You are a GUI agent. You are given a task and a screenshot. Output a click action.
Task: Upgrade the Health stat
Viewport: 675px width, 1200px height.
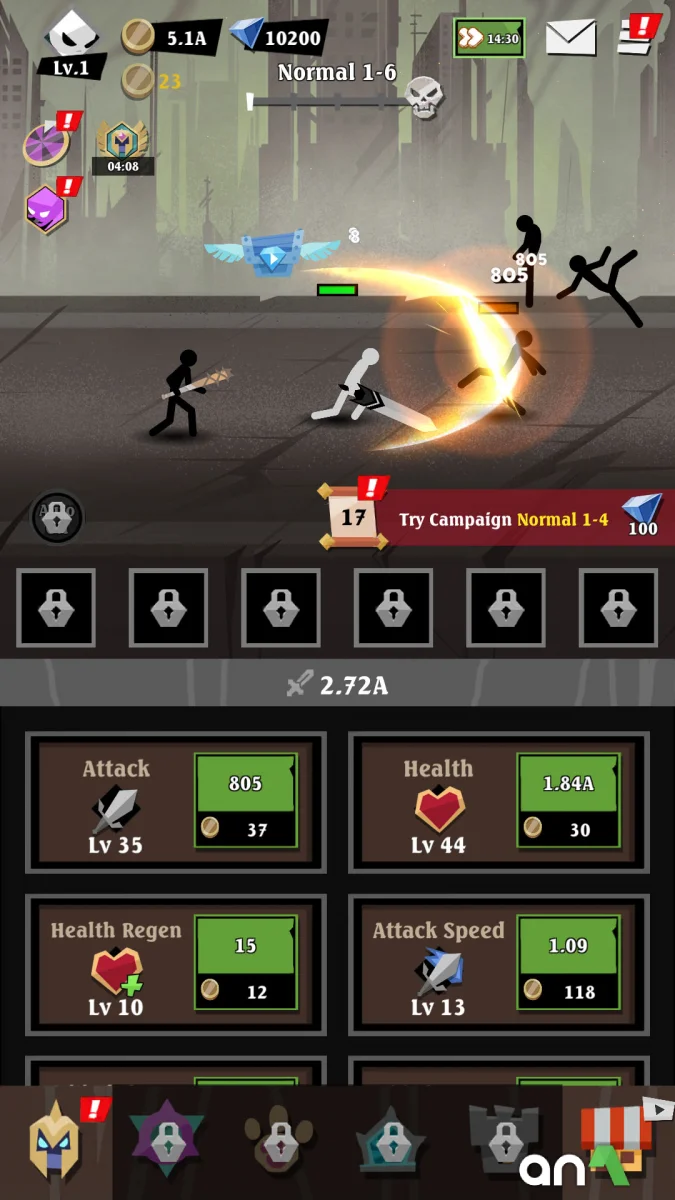pos(568,801)
